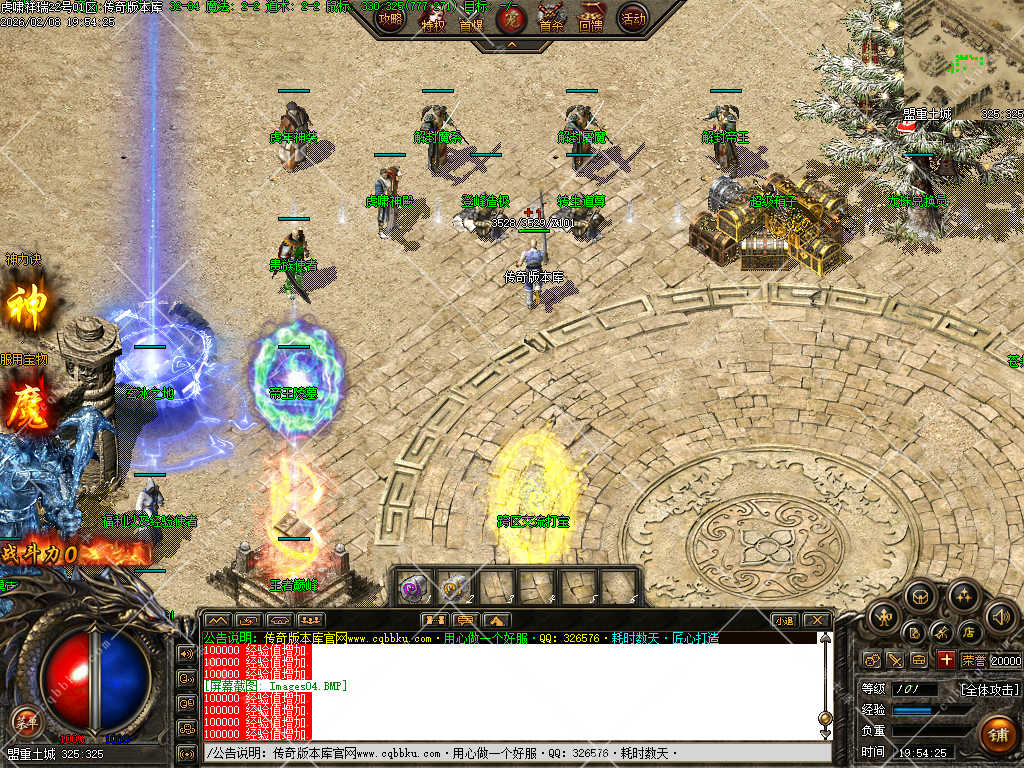This screenshot has height=768, width=1024.
Task: Open the 首杀 first-kill rewards
Action: (x=551, y=18)
